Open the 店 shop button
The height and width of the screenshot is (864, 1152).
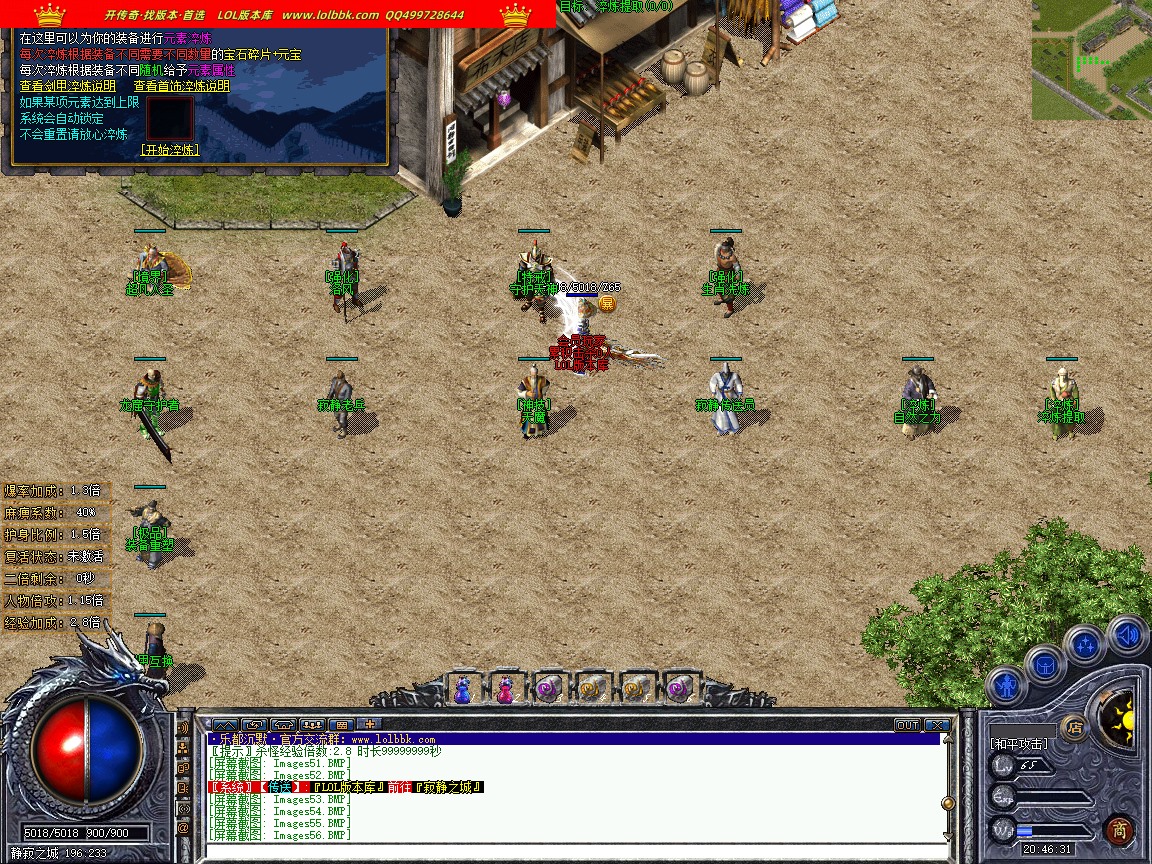click(1075, 727)
